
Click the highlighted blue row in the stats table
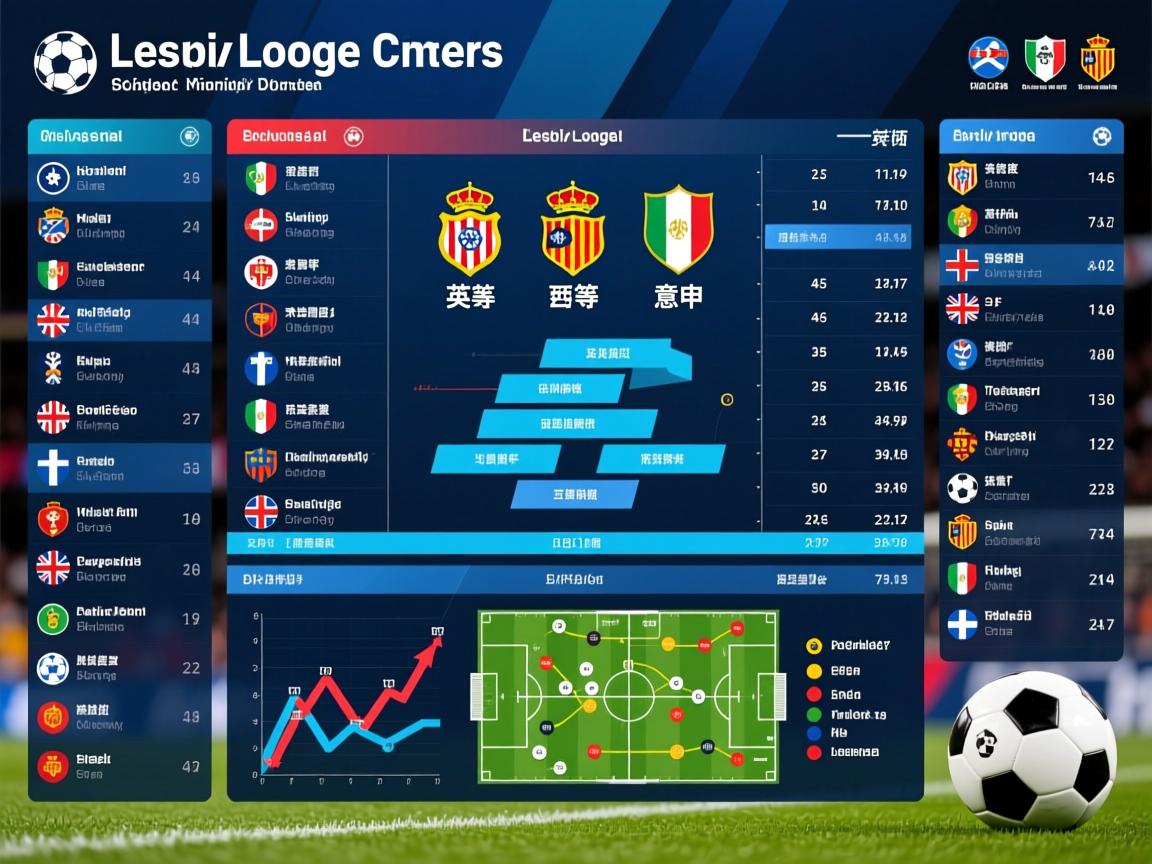pyautogui.click(x=838, y=238)
